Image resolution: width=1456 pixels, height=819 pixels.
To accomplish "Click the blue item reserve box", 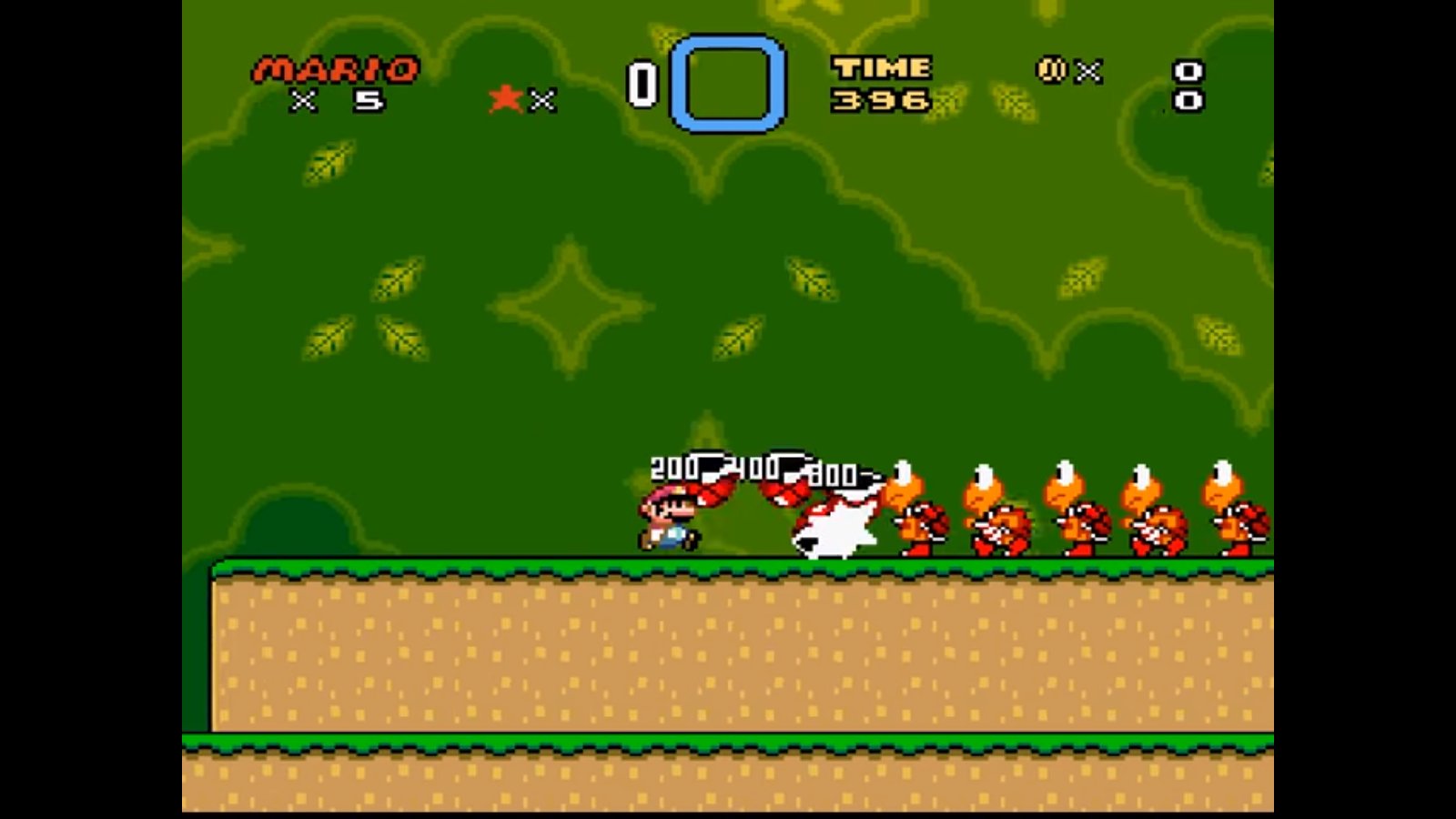I will click(726, 80).
